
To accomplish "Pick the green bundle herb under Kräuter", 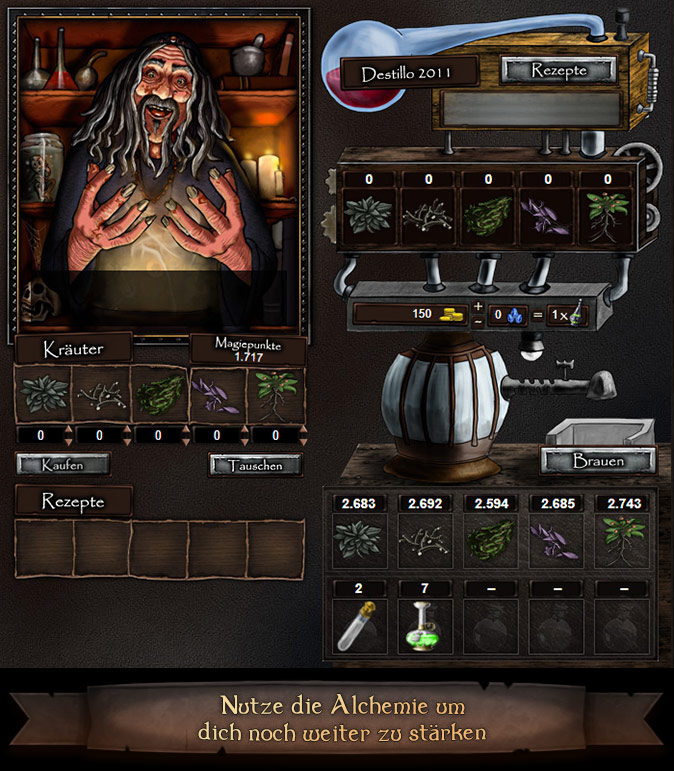I will coord(159,395).
